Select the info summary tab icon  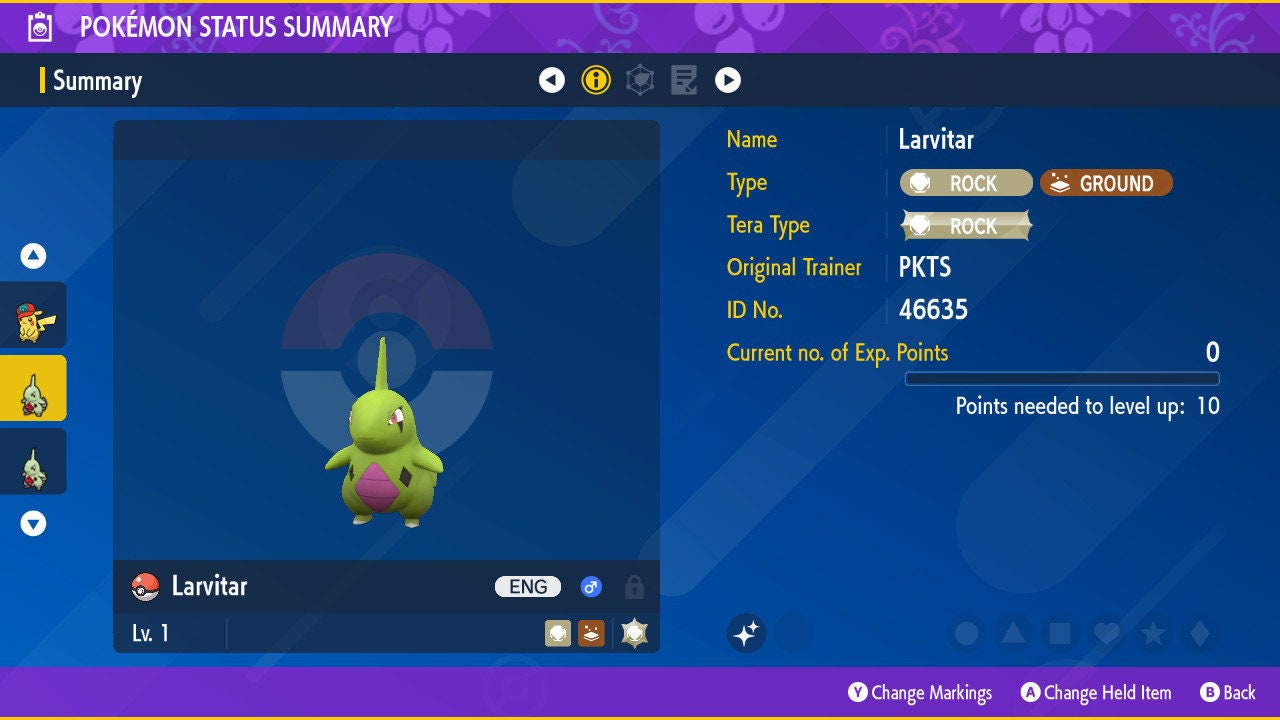coord(596,80)
